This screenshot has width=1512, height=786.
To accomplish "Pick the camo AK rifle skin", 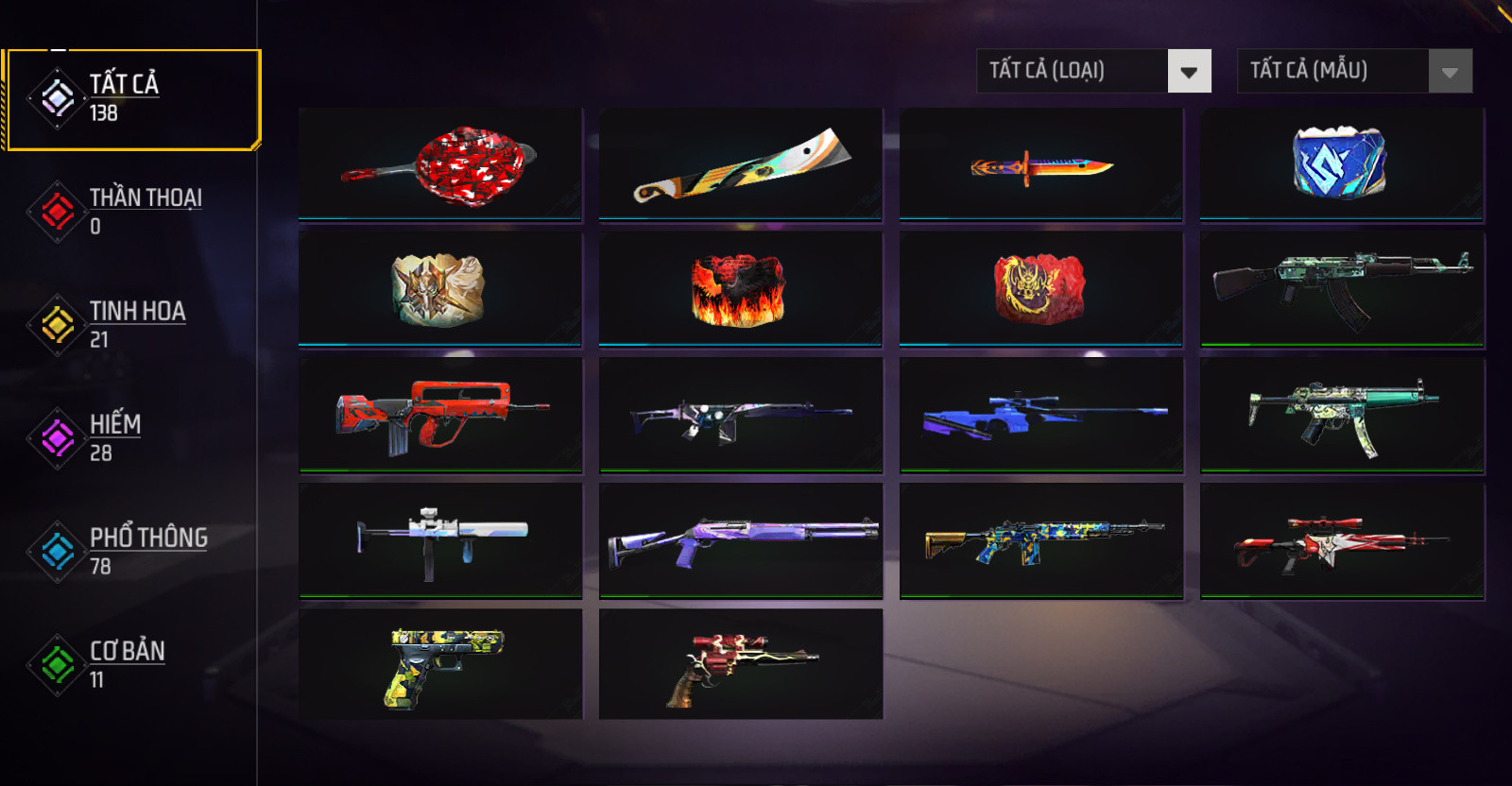I will click(1342, 289).
